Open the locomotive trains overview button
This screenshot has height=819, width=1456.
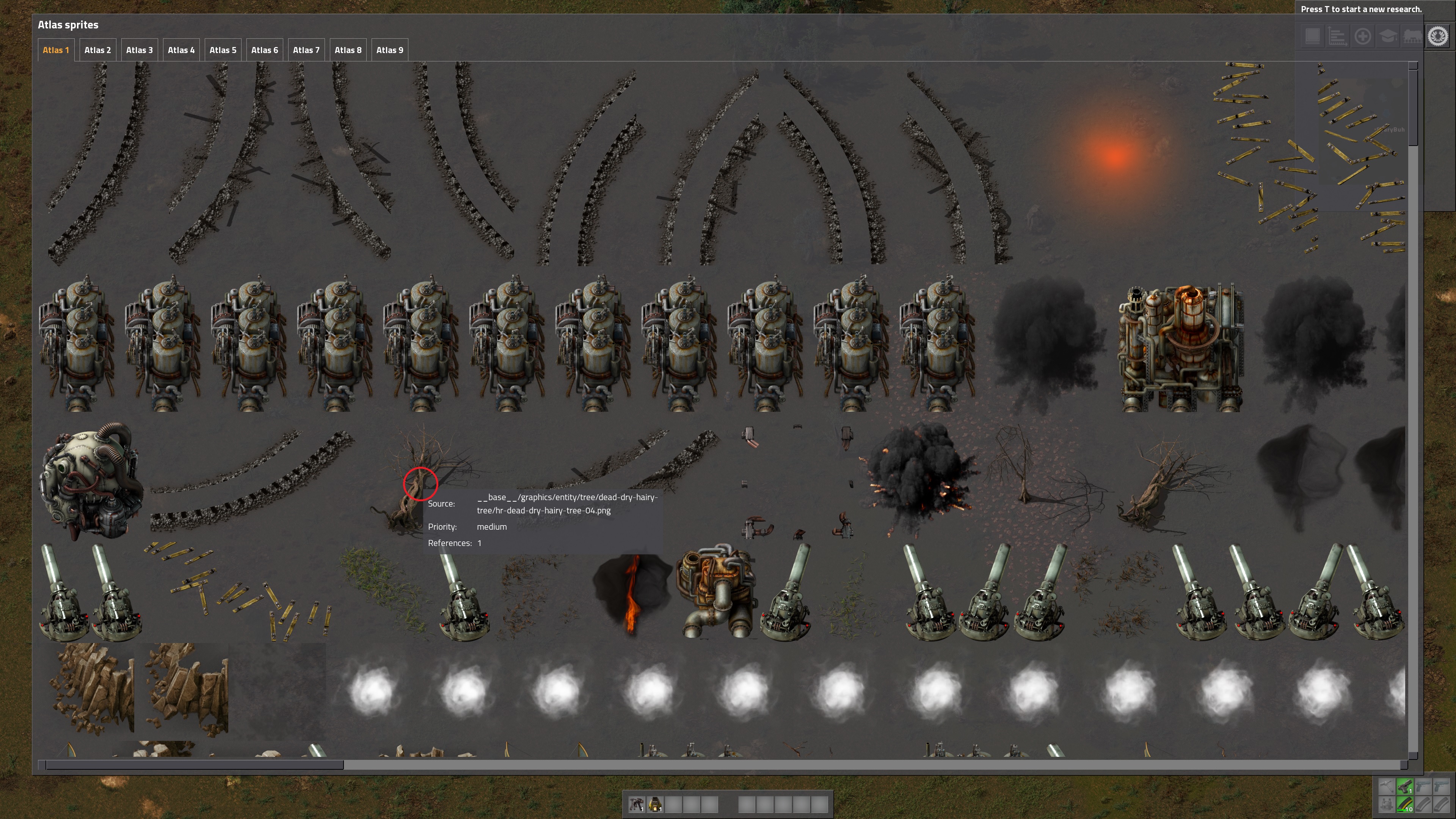[x=1412, y=37]
